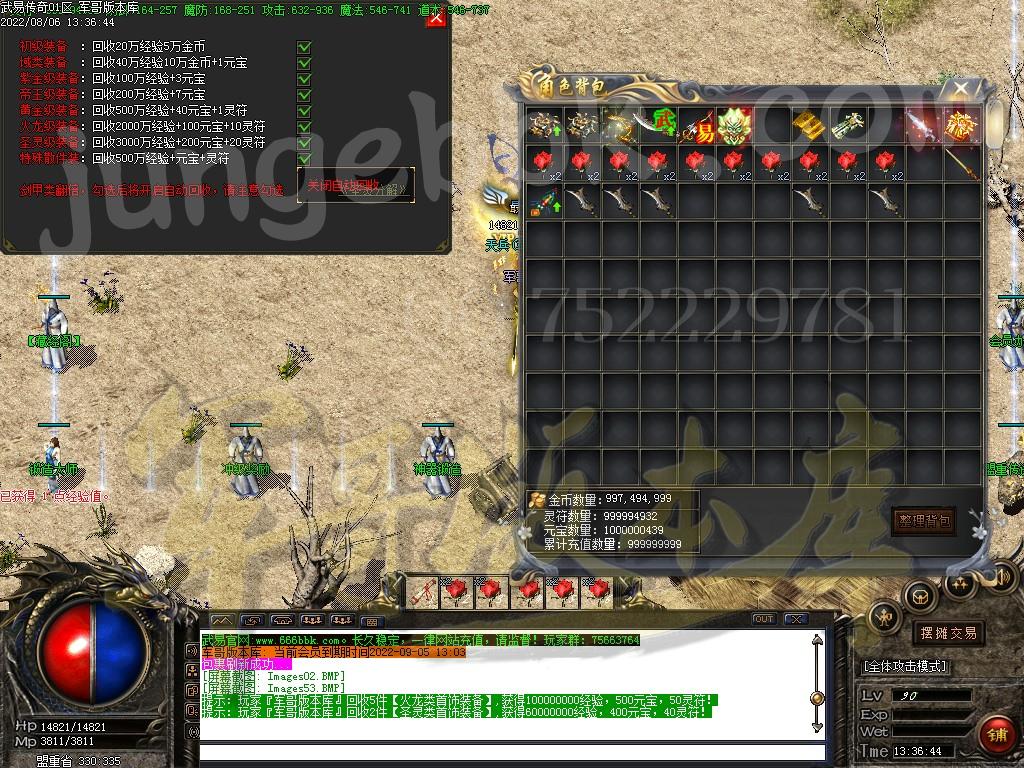1024x768 pixels.
Task: Click the chat input field
Action: (x=510, y=751)
